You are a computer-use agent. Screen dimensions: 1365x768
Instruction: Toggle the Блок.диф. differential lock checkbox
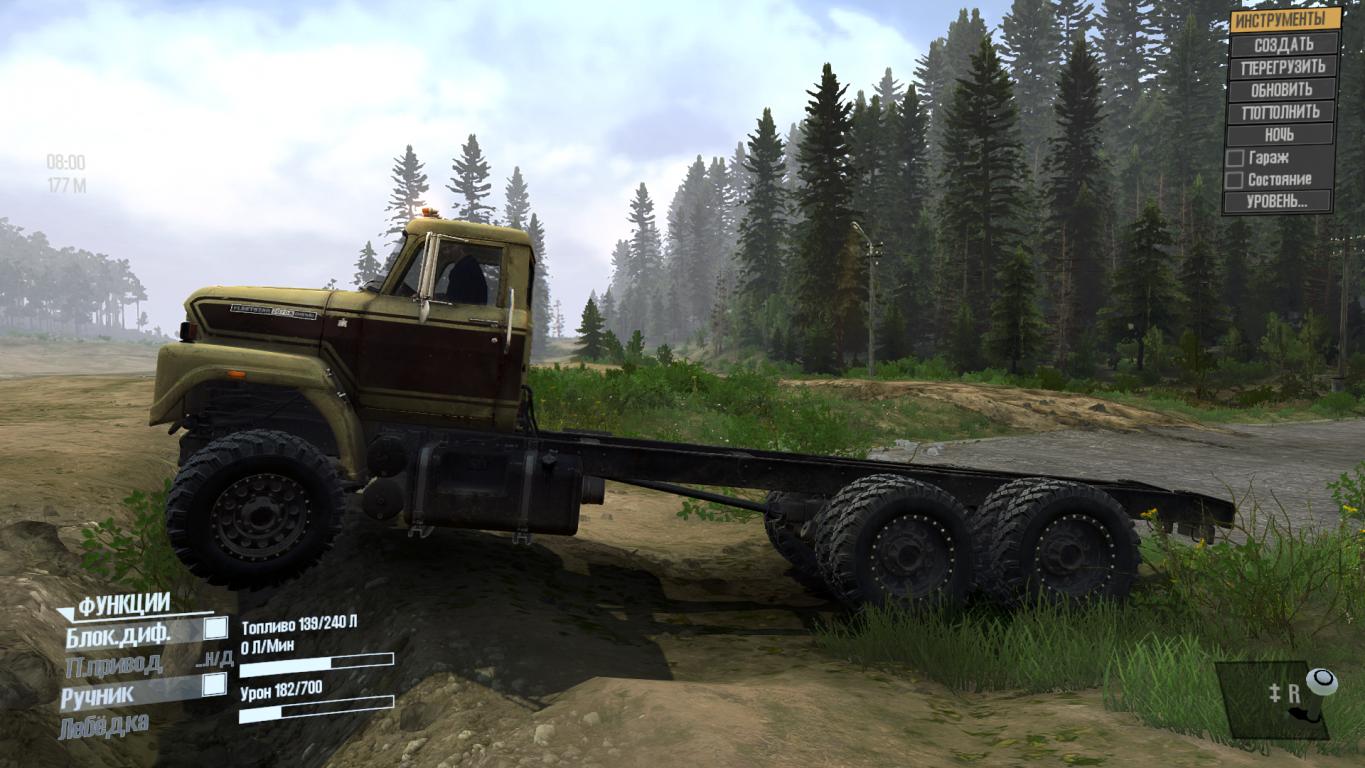tap(215, 629)
